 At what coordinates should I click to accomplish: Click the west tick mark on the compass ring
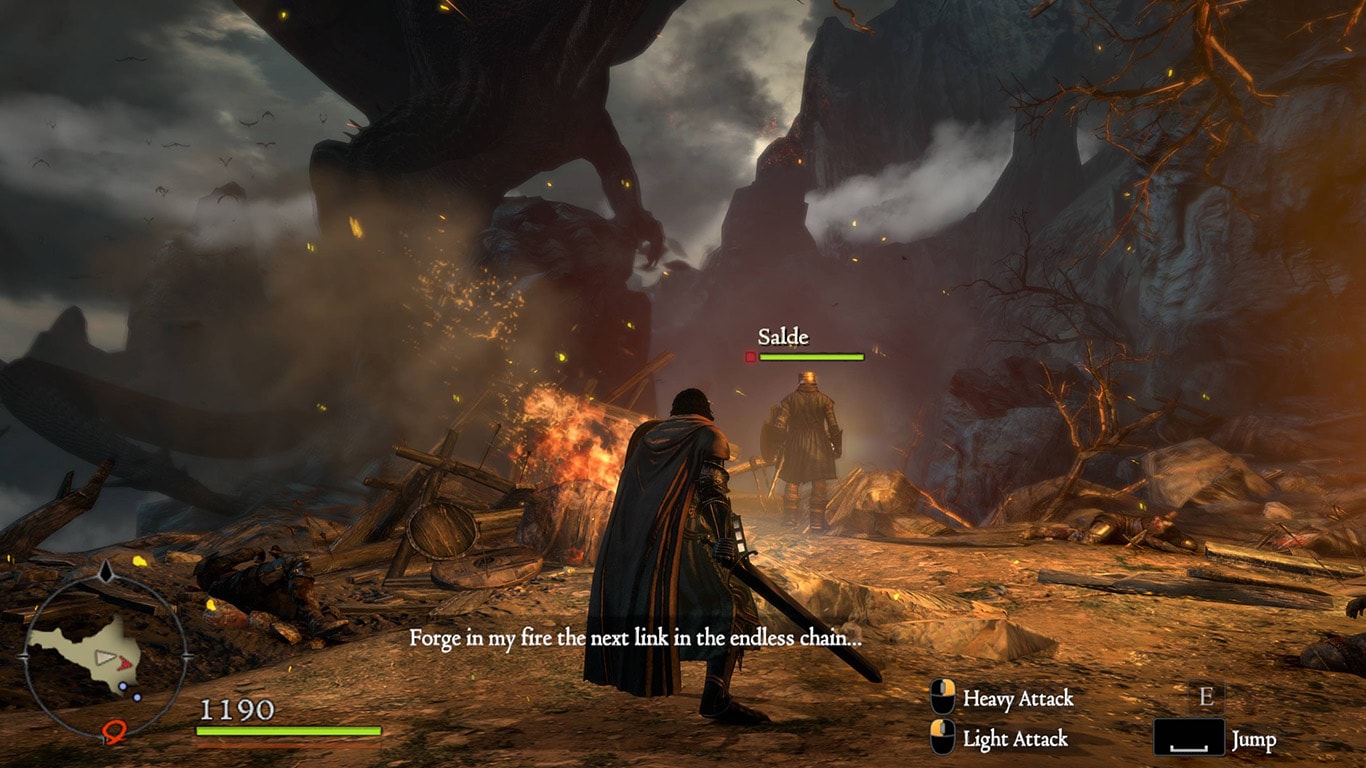click(x=24, y=657)
